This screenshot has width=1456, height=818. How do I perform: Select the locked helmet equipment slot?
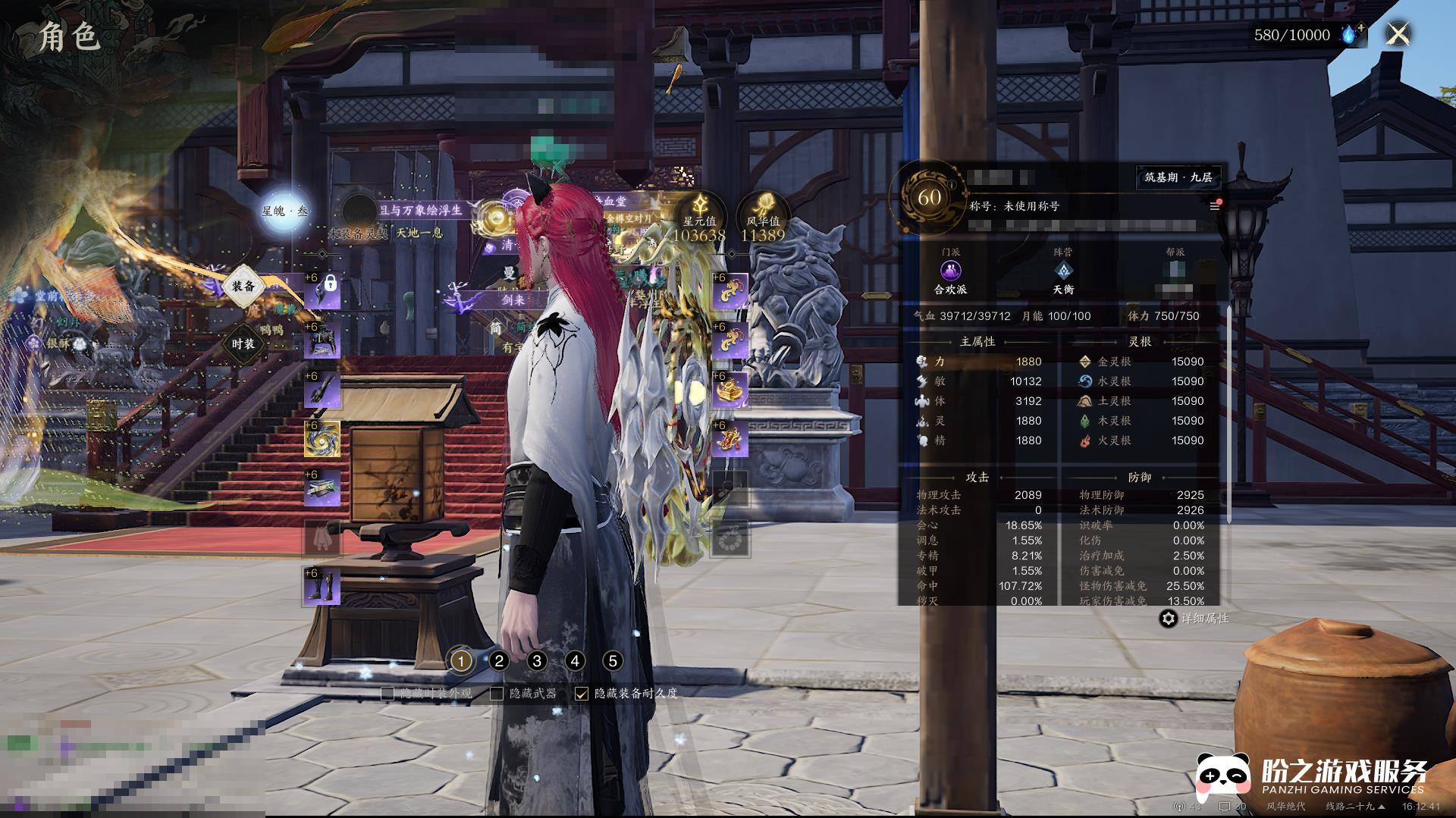(x=322, y=290)
